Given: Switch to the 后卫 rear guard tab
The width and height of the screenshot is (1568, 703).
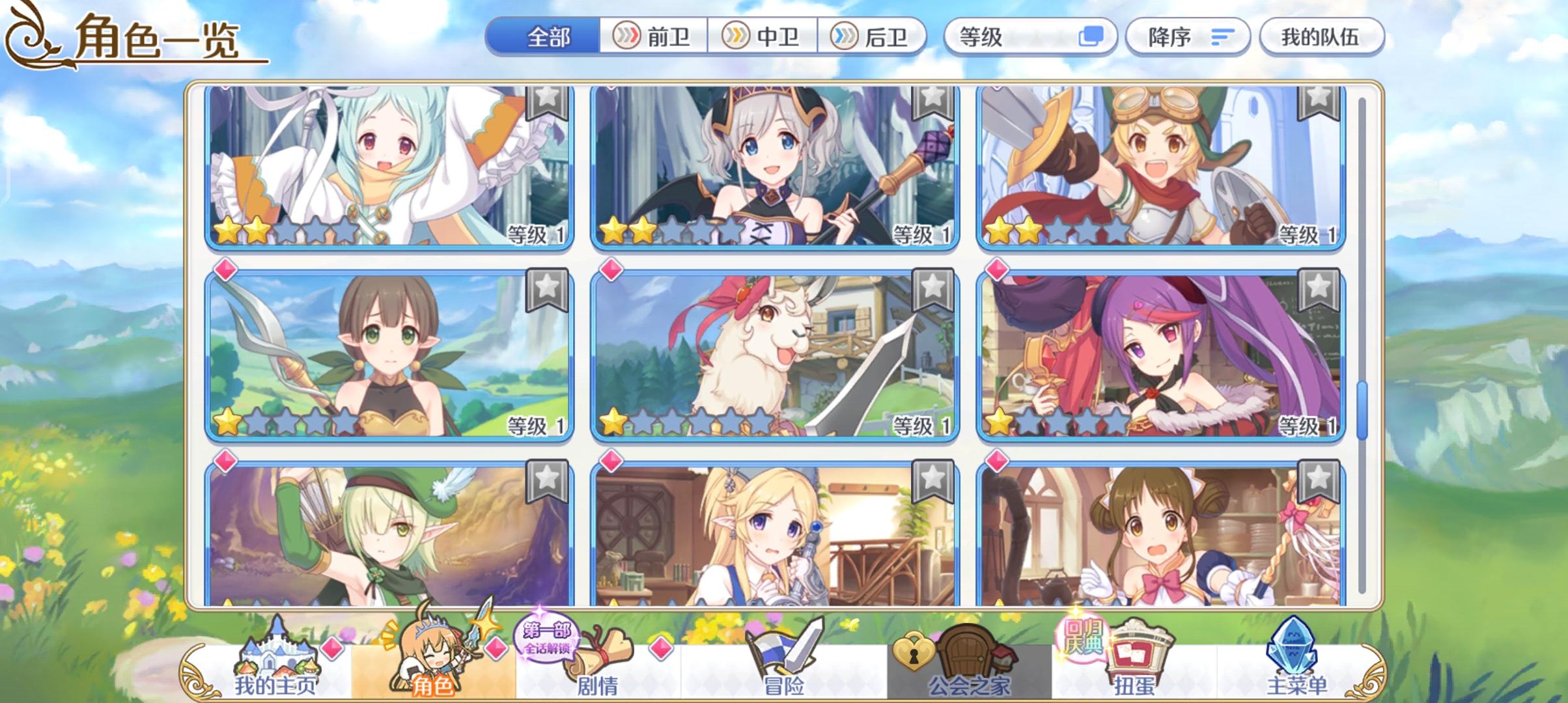Looking at the screenshot, I should point(875,37).
